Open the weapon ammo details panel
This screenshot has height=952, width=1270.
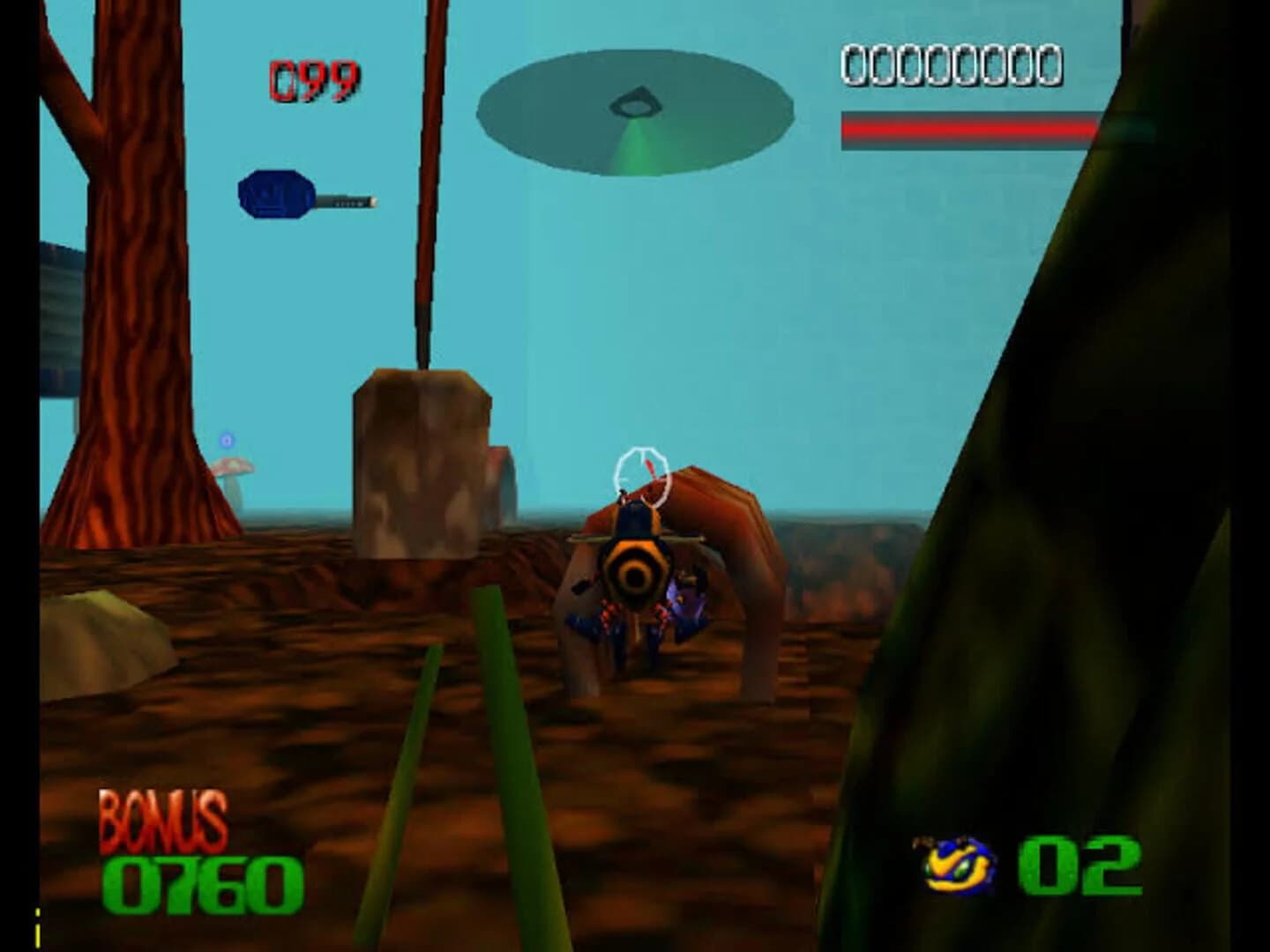point(313,78)
